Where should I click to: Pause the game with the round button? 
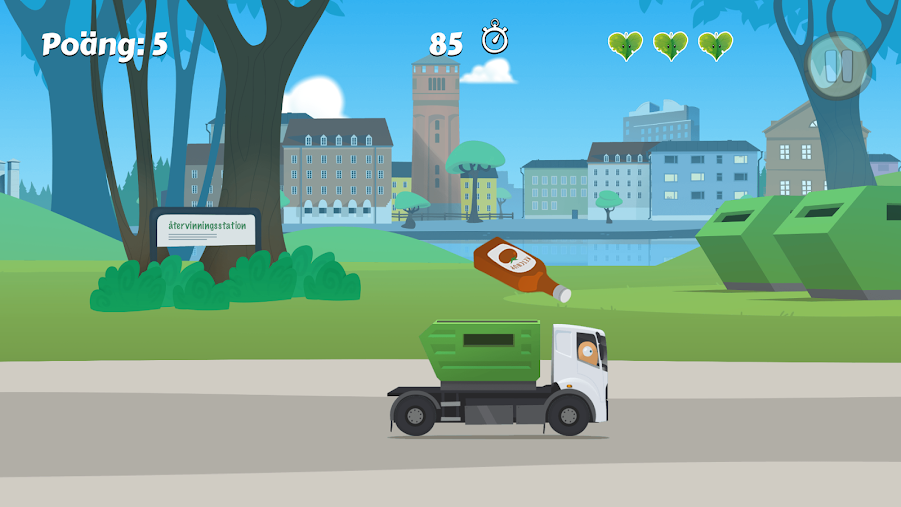click(838, 66)
